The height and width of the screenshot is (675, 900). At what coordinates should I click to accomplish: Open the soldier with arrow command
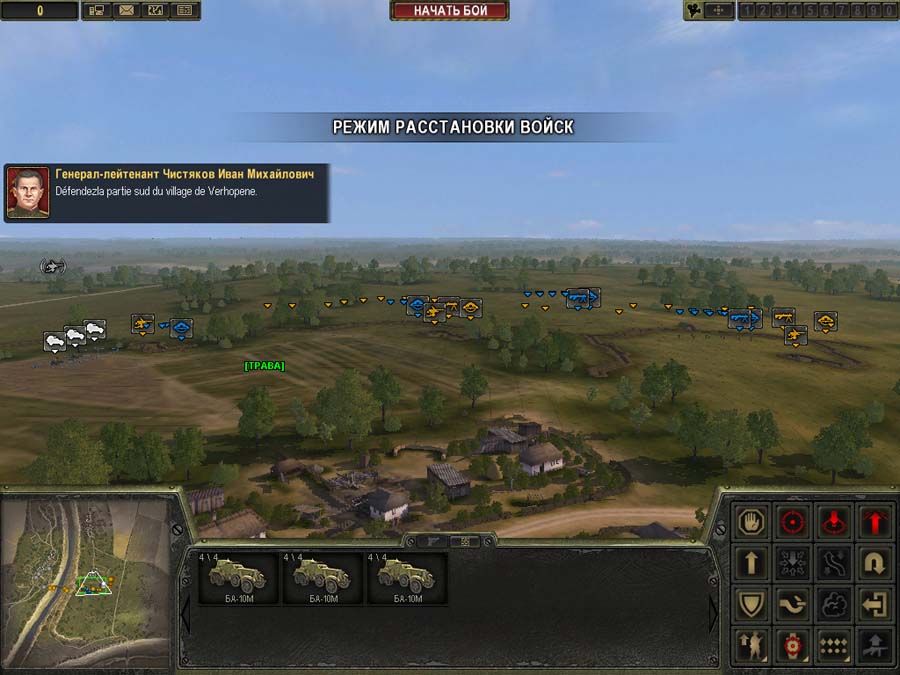(x=750, y=645)
